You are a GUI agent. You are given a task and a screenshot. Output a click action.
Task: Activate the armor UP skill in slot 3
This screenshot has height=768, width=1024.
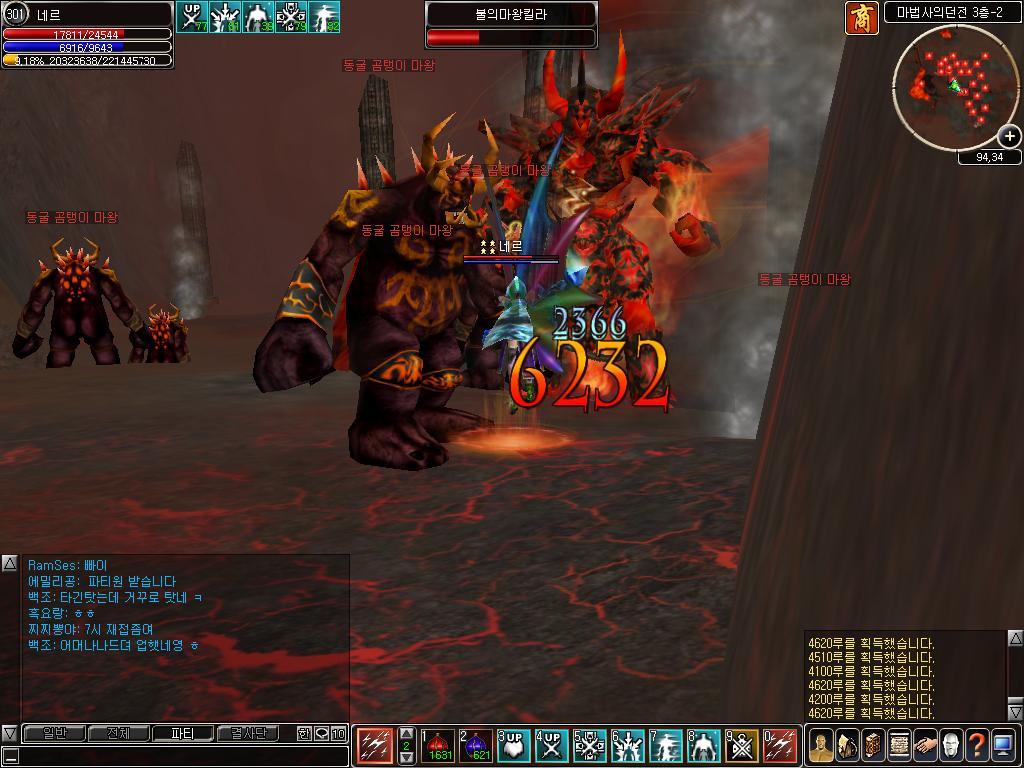(x=514, y=746)
